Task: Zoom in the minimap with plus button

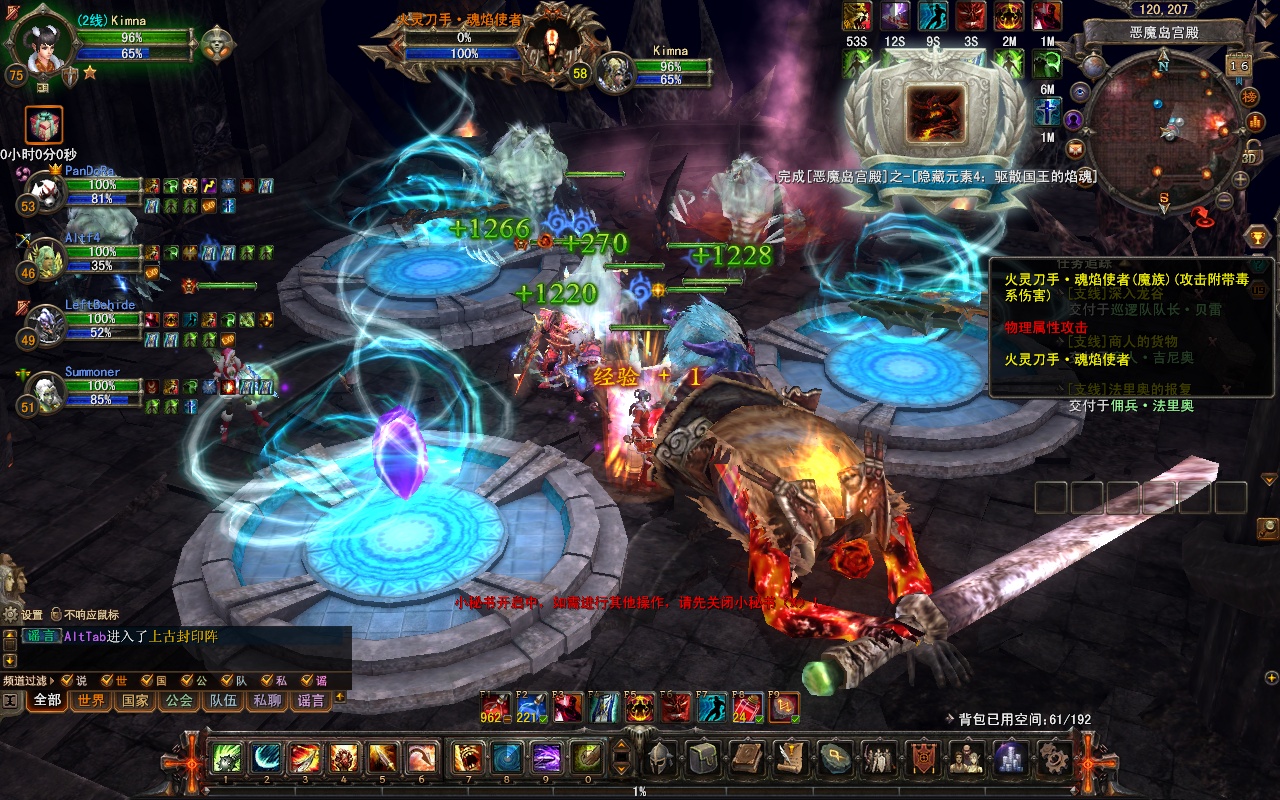Action: click(x=1240, y=180)
